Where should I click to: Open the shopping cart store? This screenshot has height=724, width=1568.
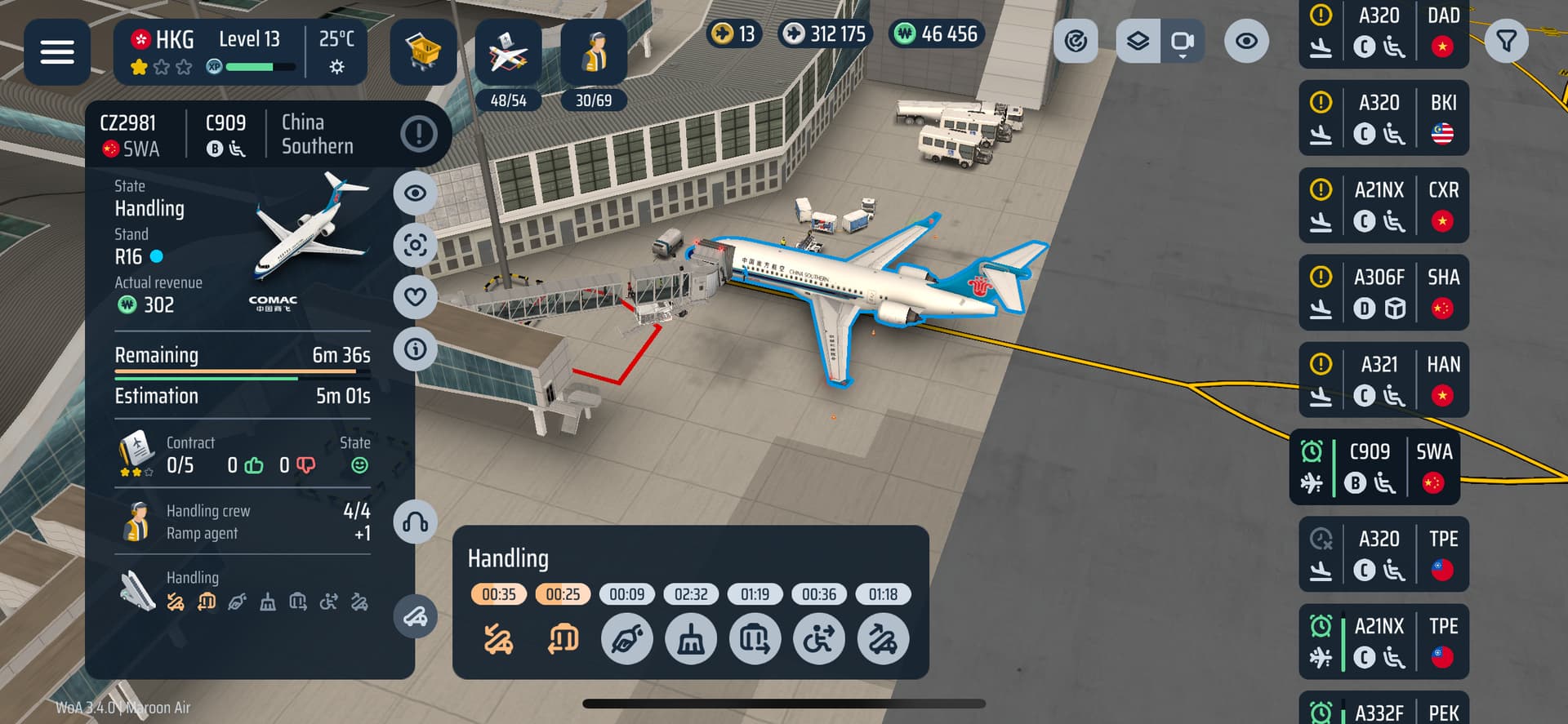point(422,51)
